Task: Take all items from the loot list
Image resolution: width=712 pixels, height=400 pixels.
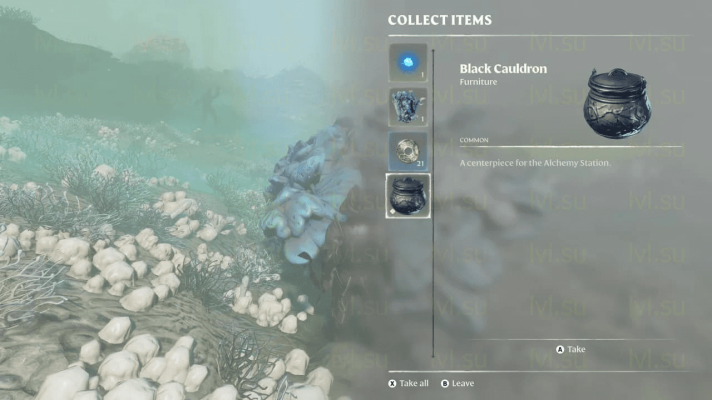Action: 408,383
